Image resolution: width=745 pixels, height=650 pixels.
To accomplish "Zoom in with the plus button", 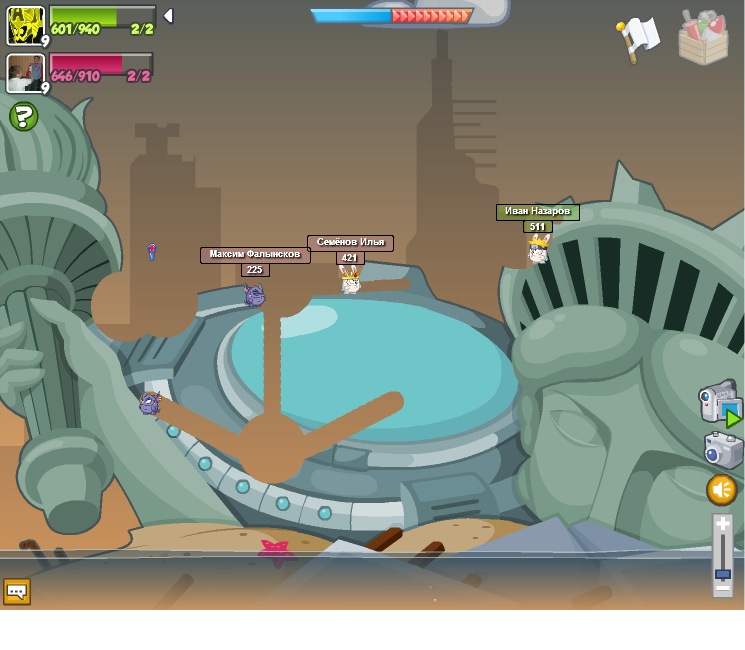I will [723, 523].
